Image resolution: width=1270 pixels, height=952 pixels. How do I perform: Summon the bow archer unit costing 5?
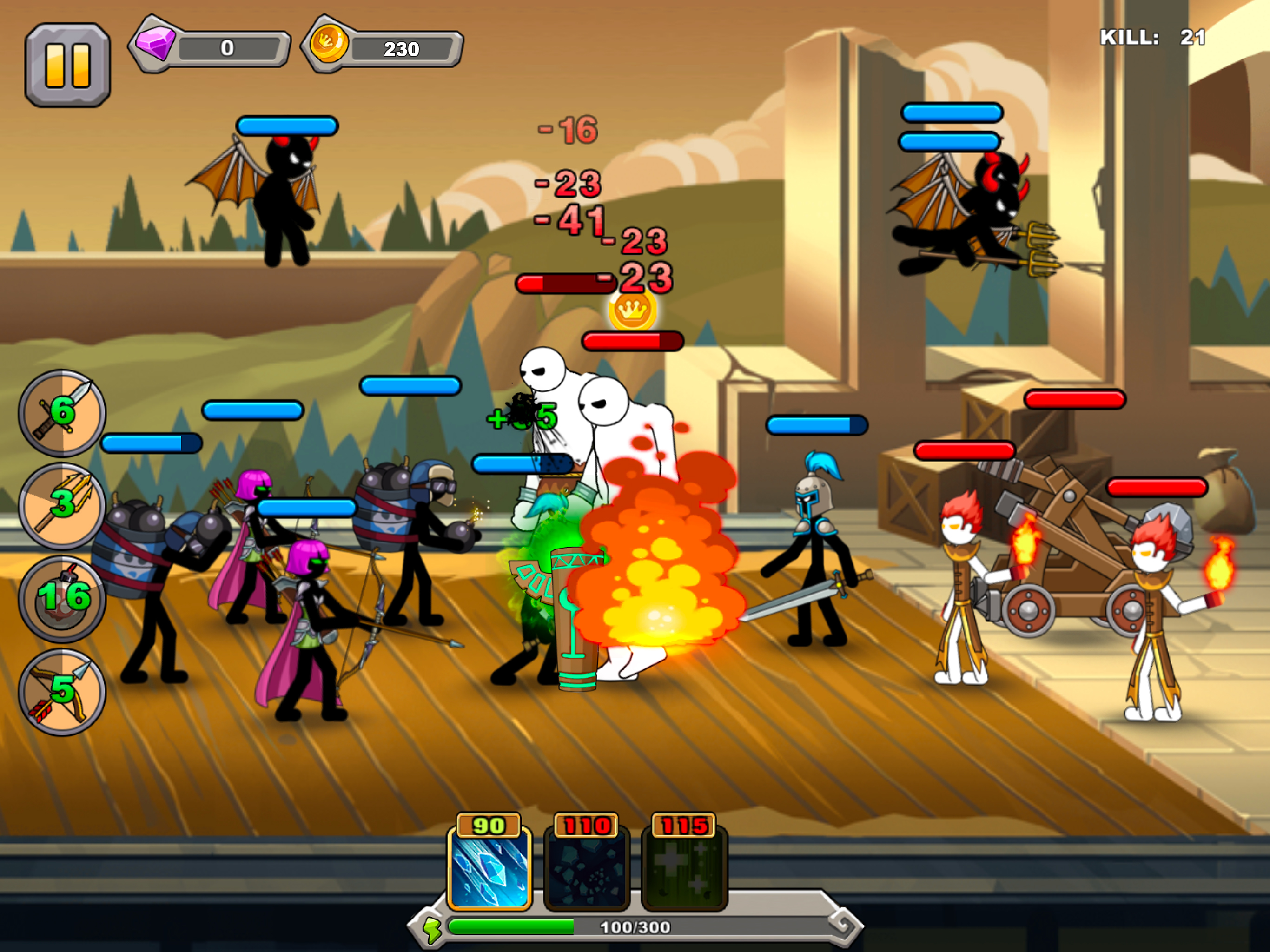61,692
